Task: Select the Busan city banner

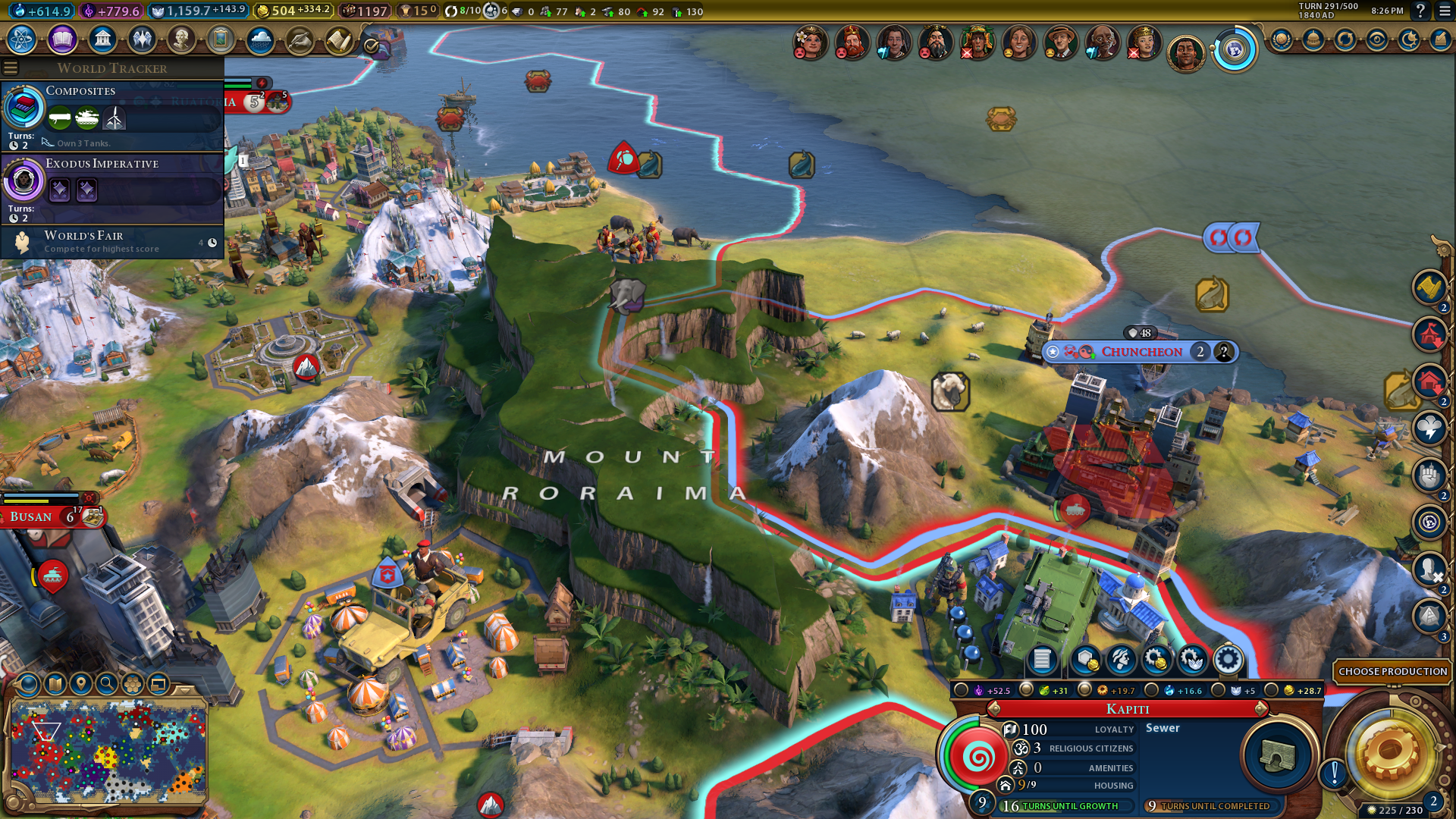Action: coord(32,517)
